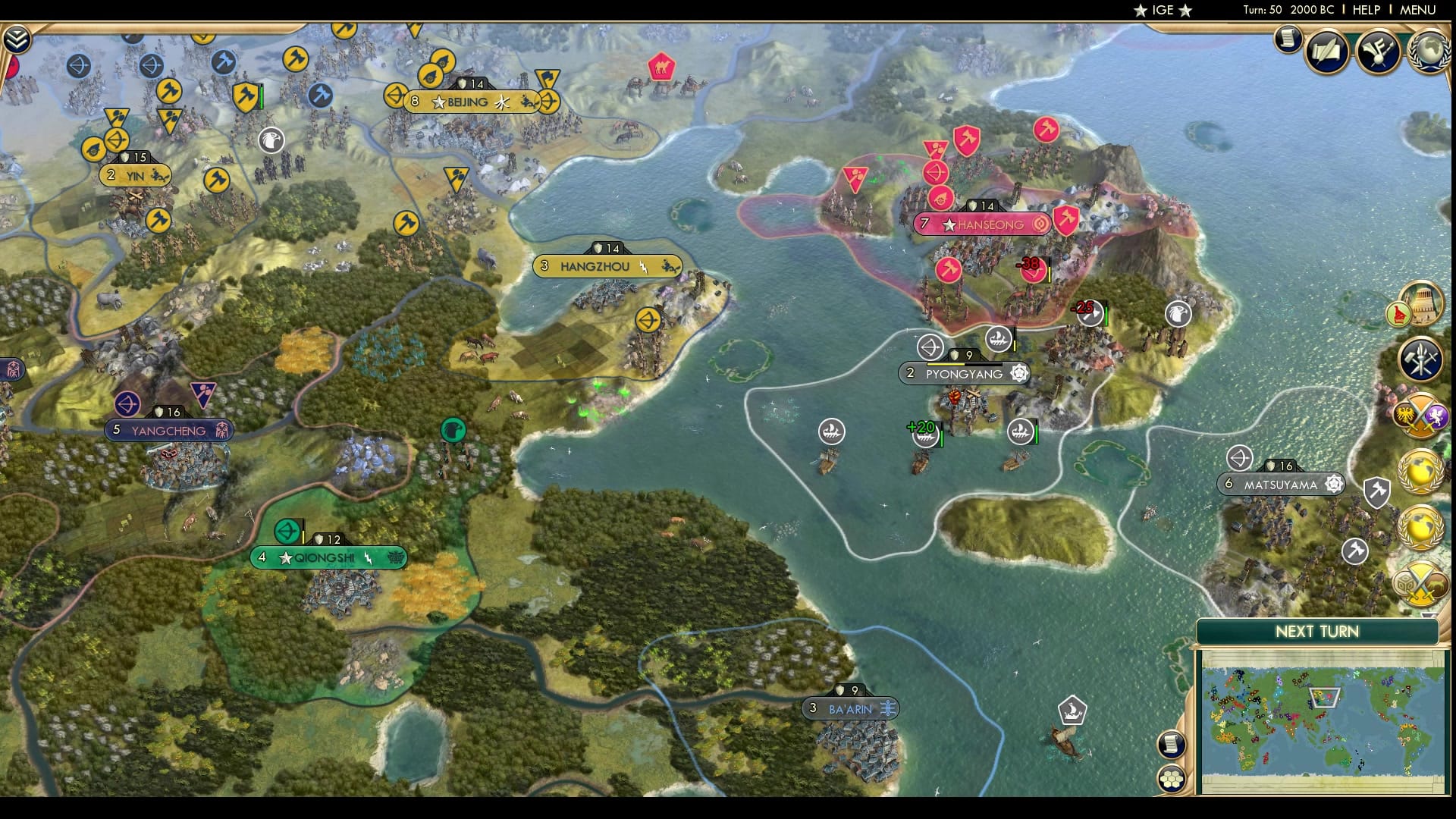Click Hangzhou's lightning production icon
The width and height of the screenshot is (1456, 819).
click(x=643, y=265)
